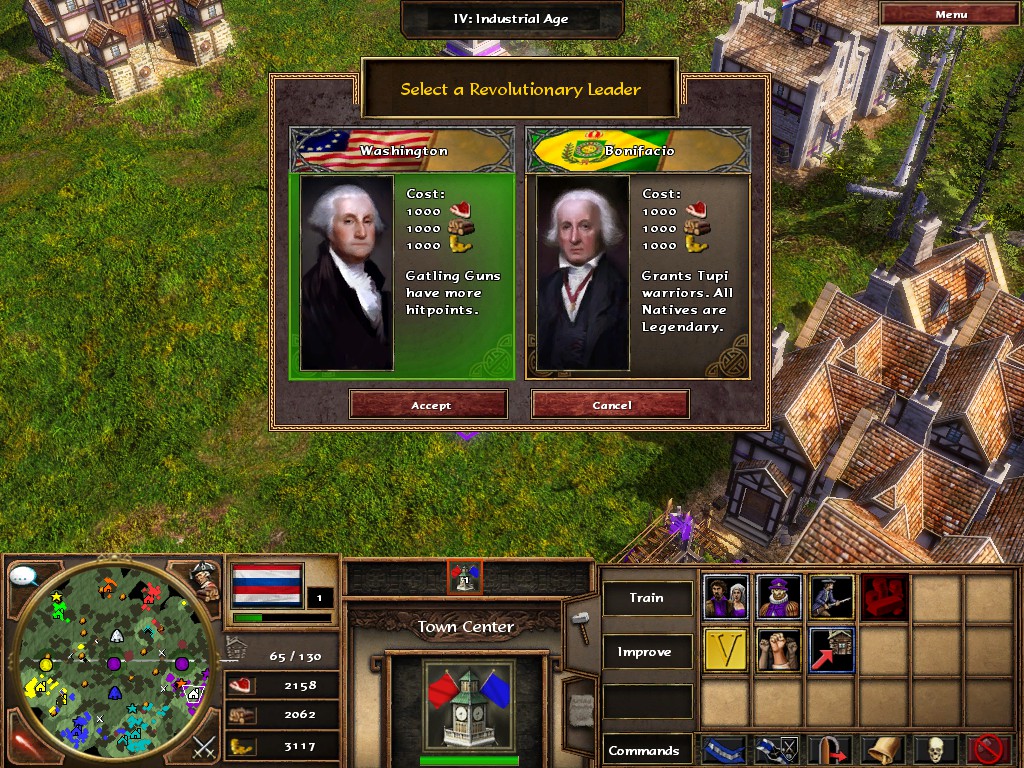
Task: Click the yellow Age V advance icon
Action: coord(726,650)
